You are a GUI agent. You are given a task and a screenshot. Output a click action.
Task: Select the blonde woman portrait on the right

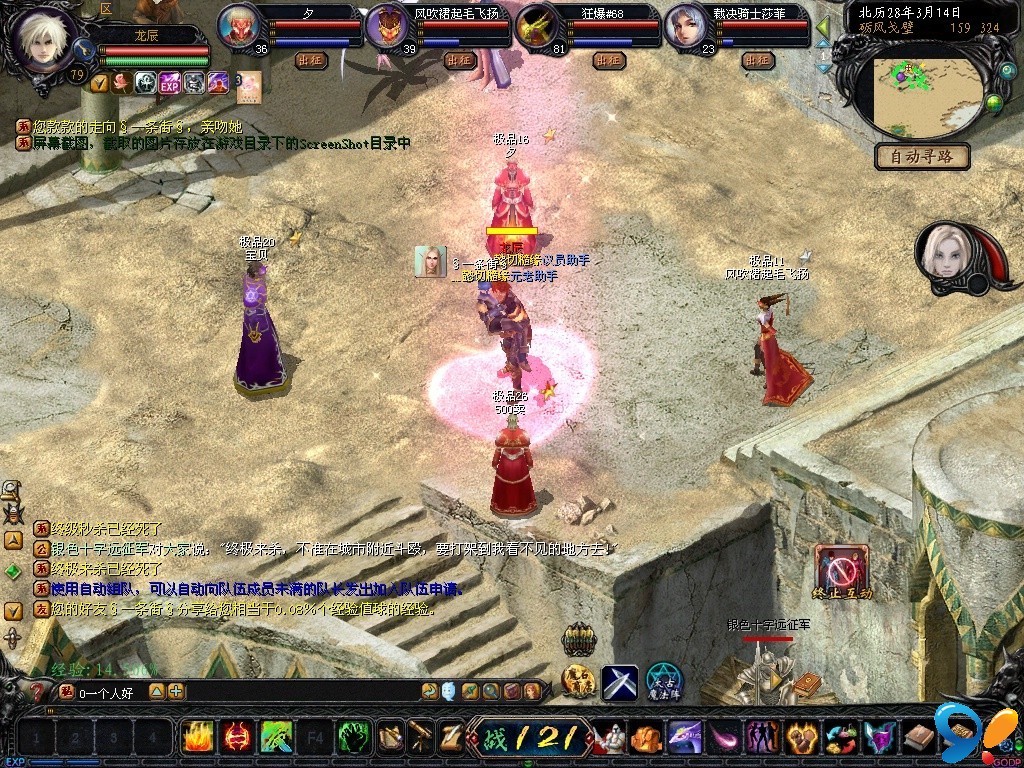pos(944,250)
